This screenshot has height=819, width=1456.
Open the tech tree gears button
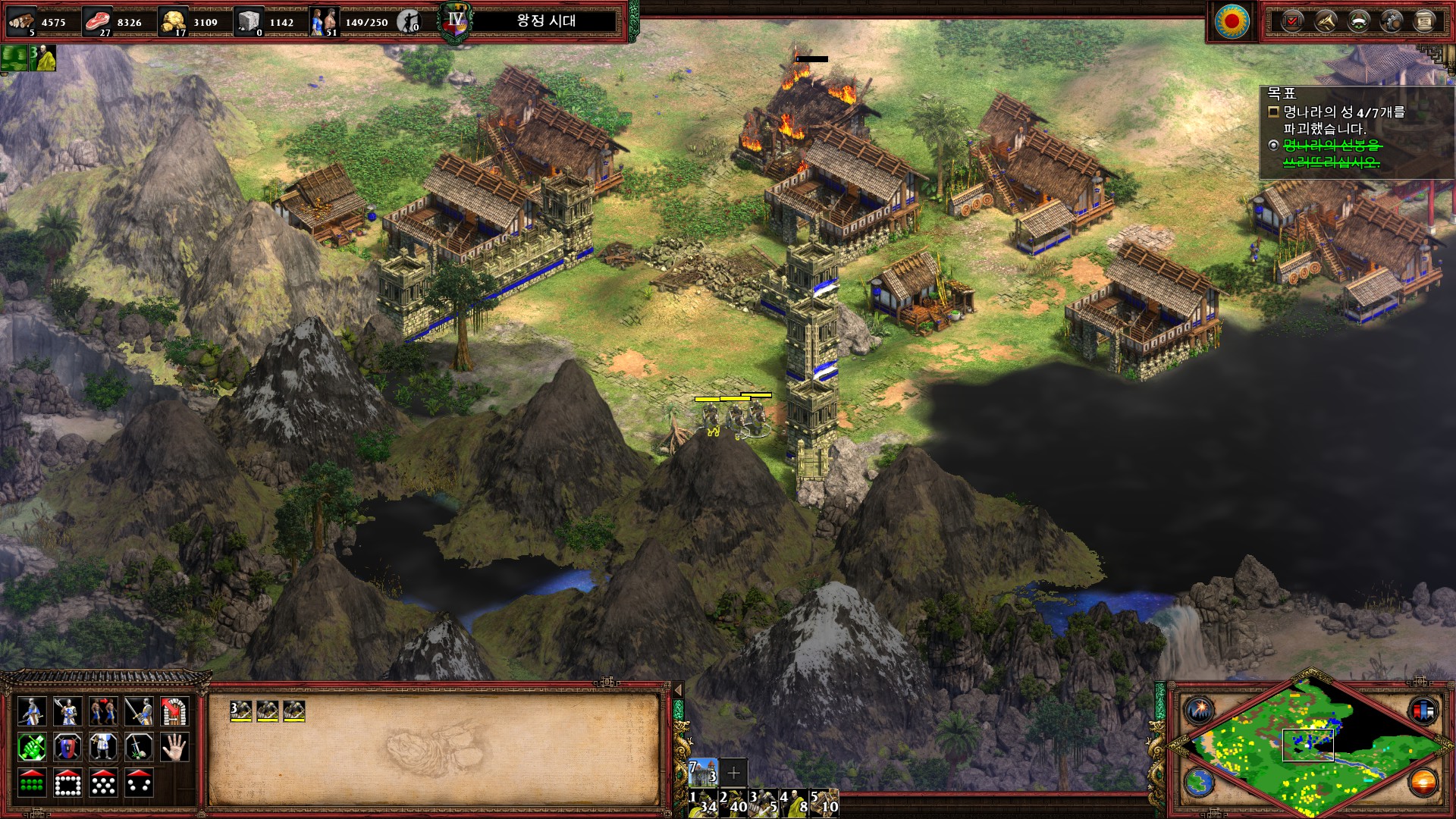pyautogui.click(x=1392, y=21)
